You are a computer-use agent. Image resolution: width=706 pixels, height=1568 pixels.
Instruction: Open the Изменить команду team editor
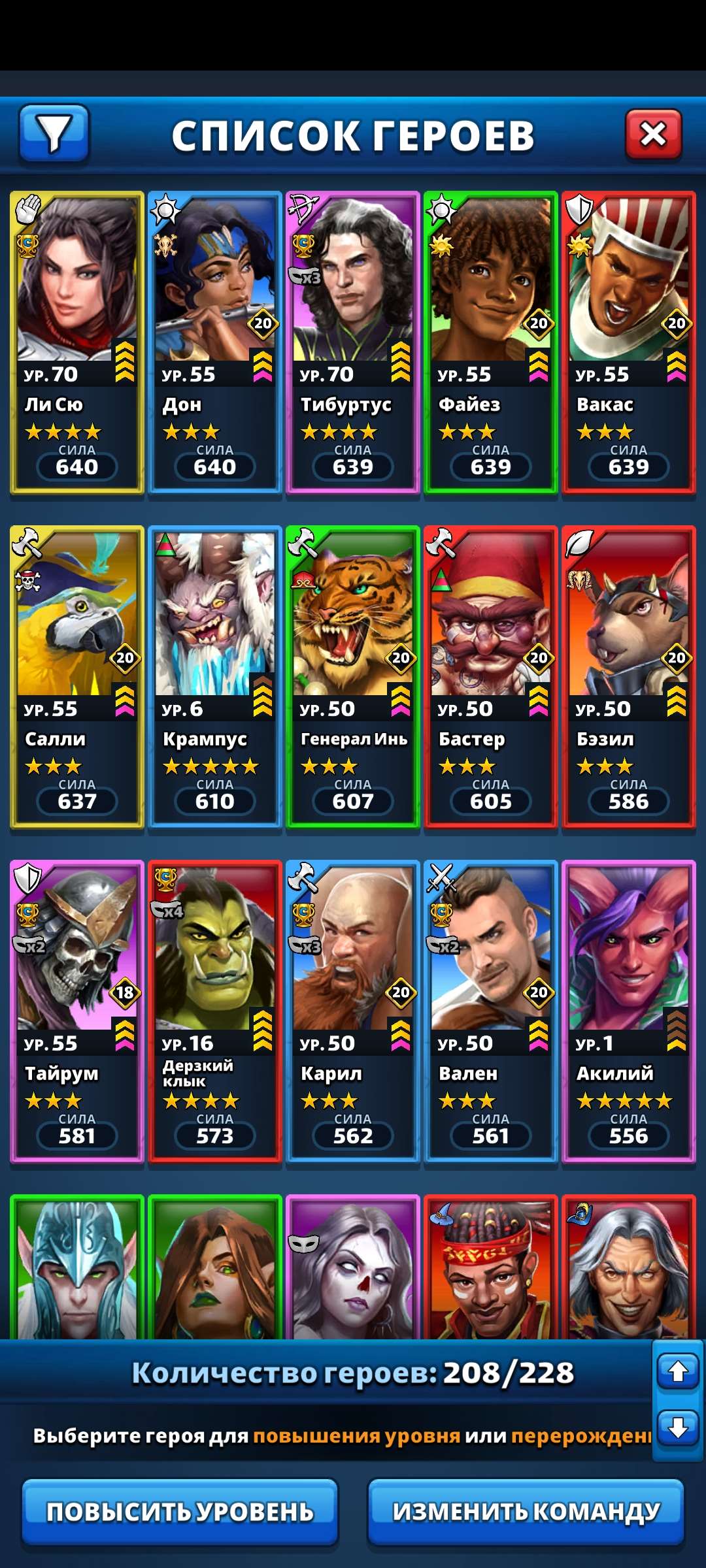[x=526, y=1512]
